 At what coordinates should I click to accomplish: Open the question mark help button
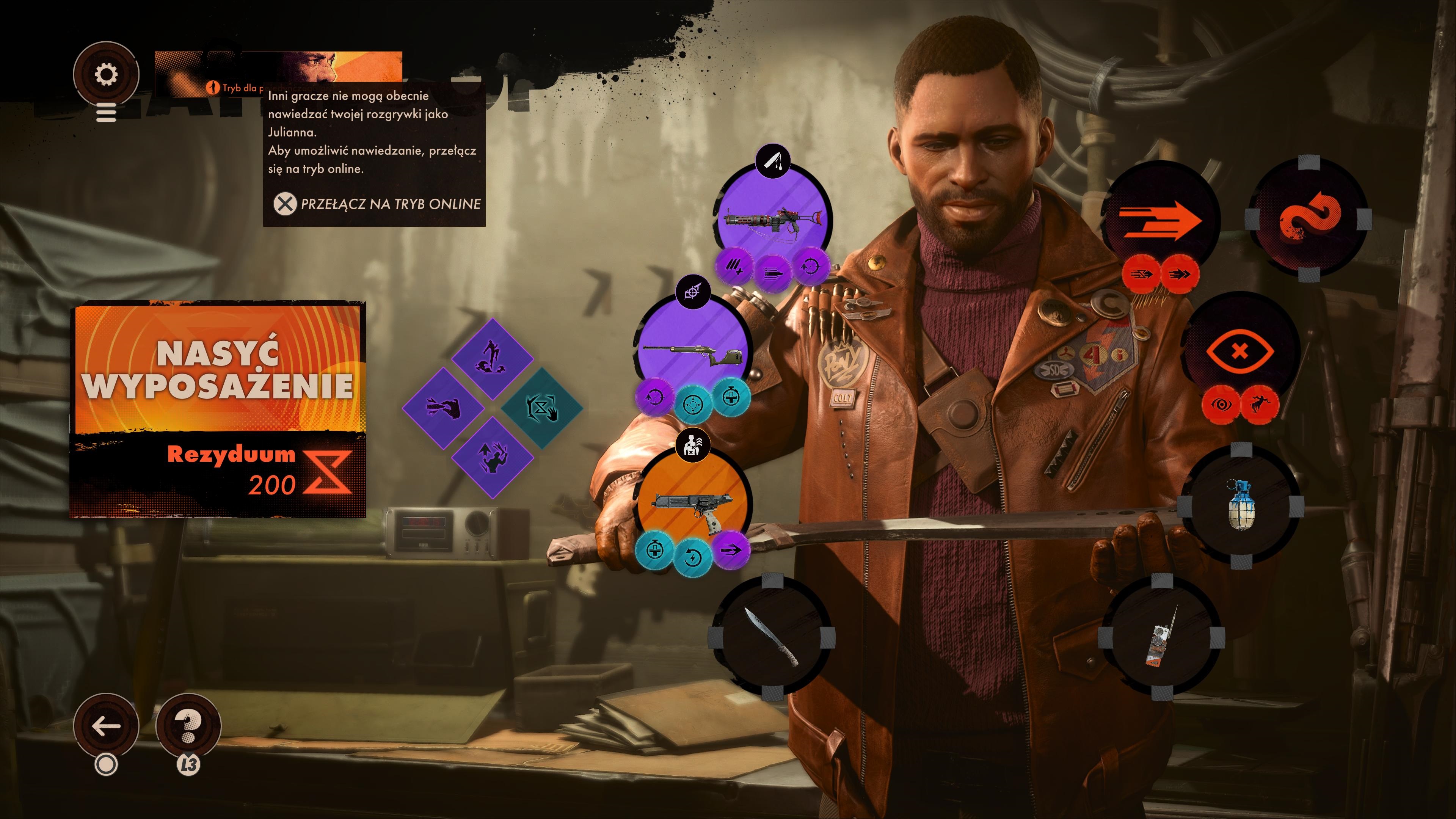click(188, 726)
